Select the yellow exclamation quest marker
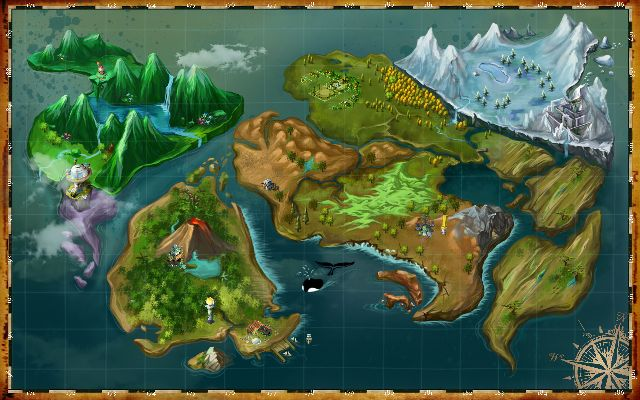640x400 pixels. 443,221
